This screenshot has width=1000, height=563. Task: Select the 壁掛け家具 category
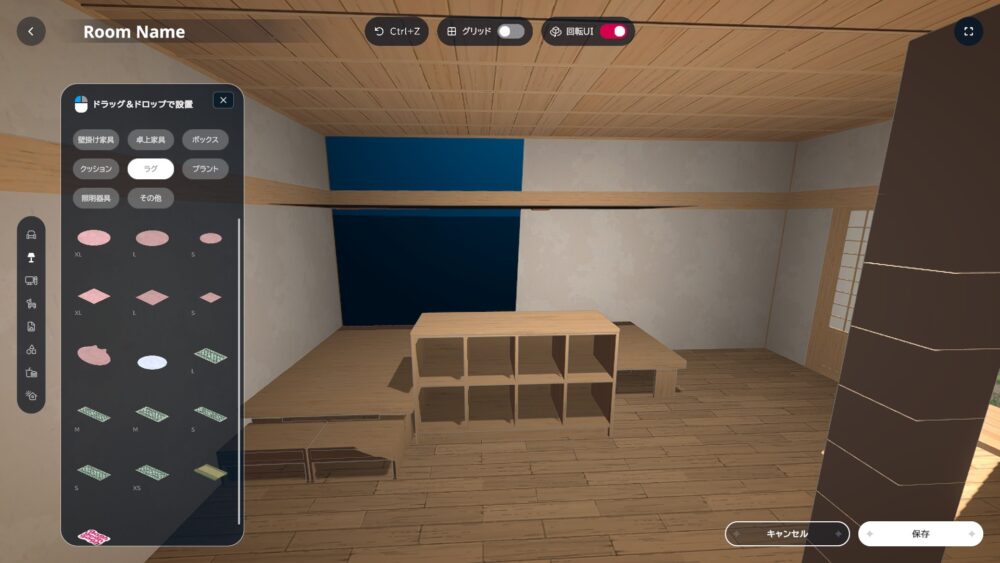pos(96,140)
